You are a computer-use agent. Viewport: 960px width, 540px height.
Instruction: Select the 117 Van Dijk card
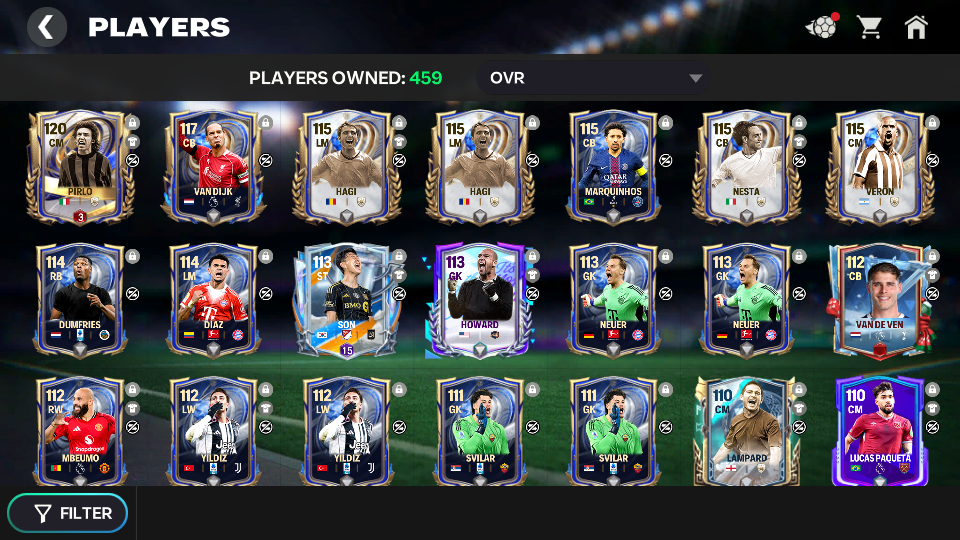212,166
